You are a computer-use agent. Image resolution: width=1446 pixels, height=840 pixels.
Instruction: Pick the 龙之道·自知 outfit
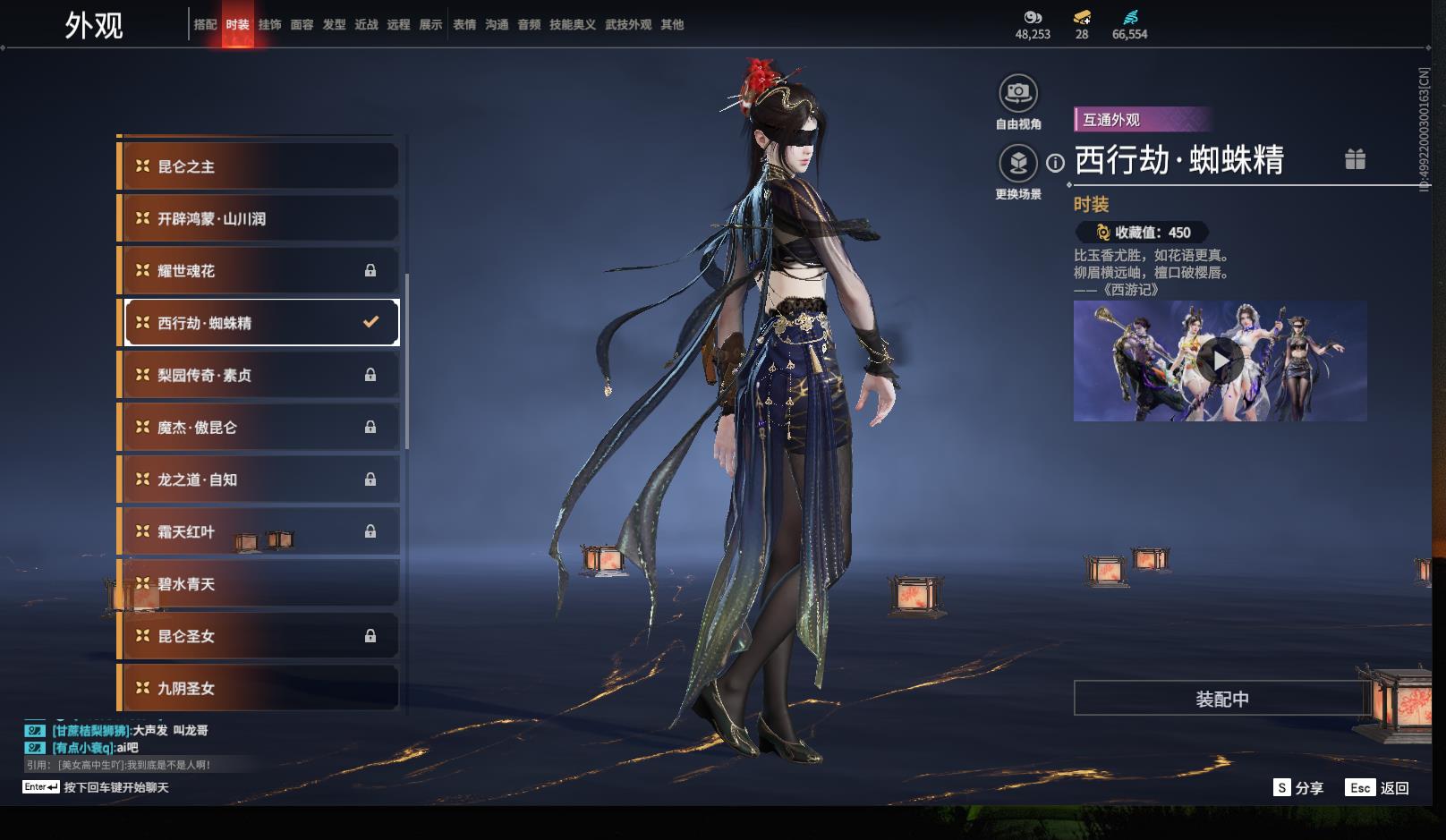click(x=259, y=479)
